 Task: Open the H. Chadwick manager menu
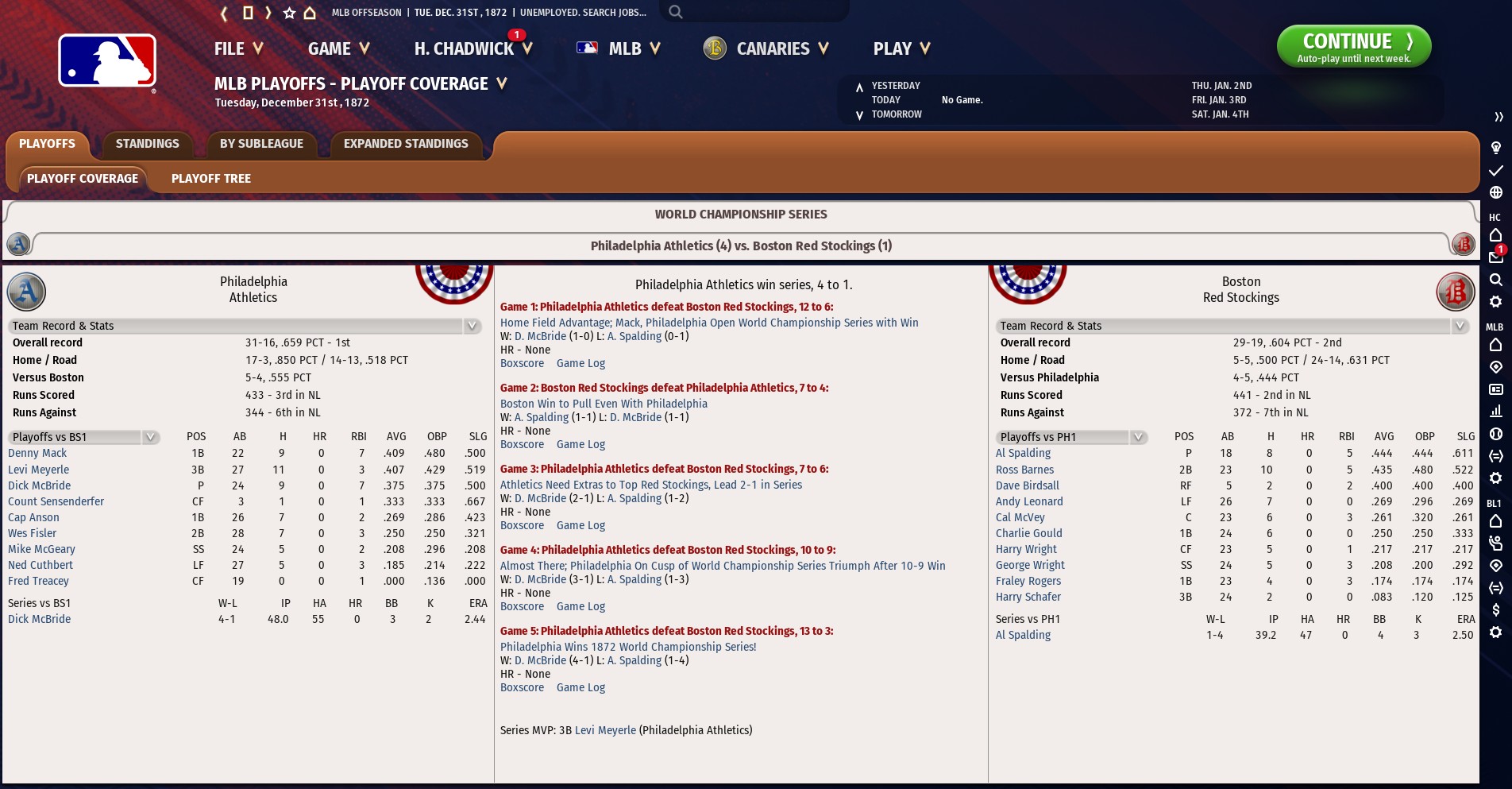pos(472,49)
